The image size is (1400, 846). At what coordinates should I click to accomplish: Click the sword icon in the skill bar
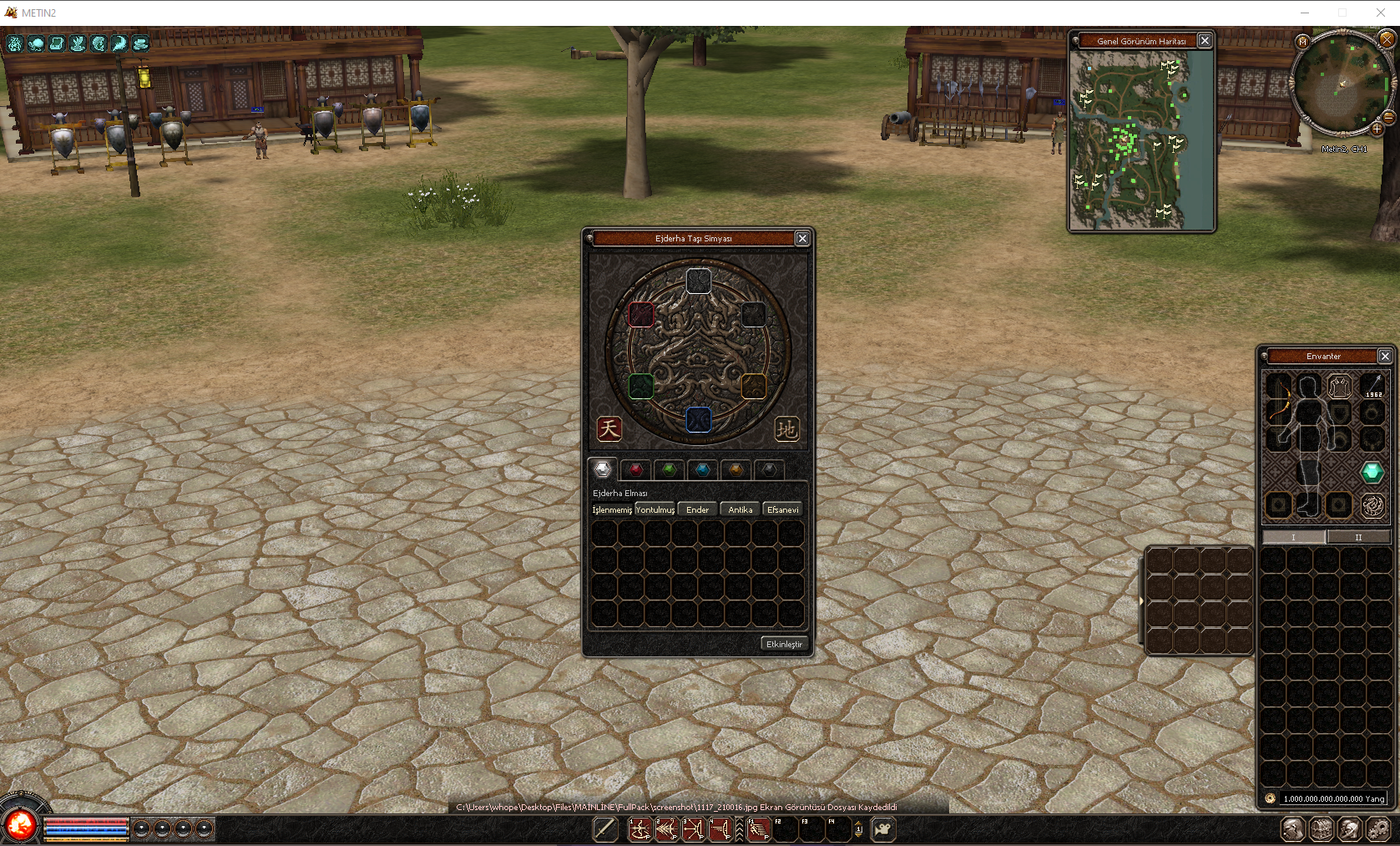point(605,828)
